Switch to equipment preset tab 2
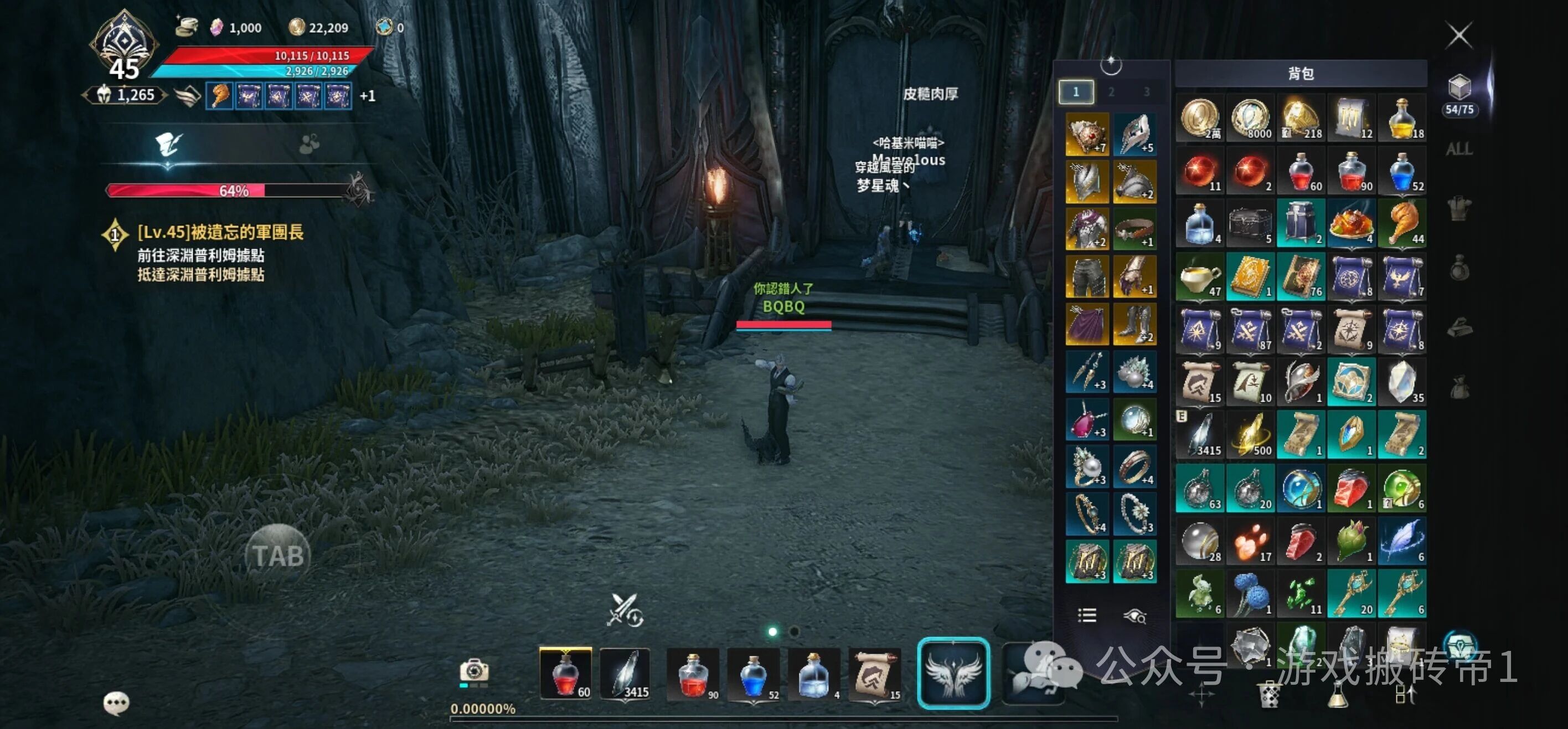The height and width of the screenshot is (729, 1568). [1111, 92]
